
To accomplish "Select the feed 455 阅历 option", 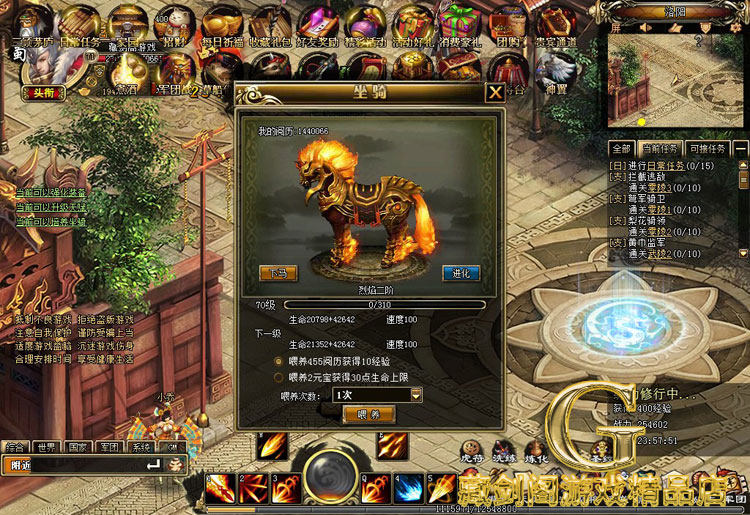I will pos(279,360).
